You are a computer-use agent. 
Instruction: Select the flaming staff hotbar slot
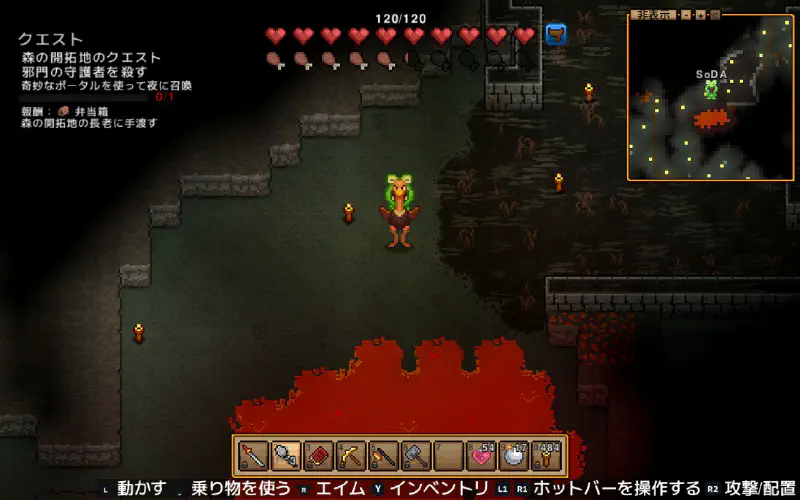(383, 456)
